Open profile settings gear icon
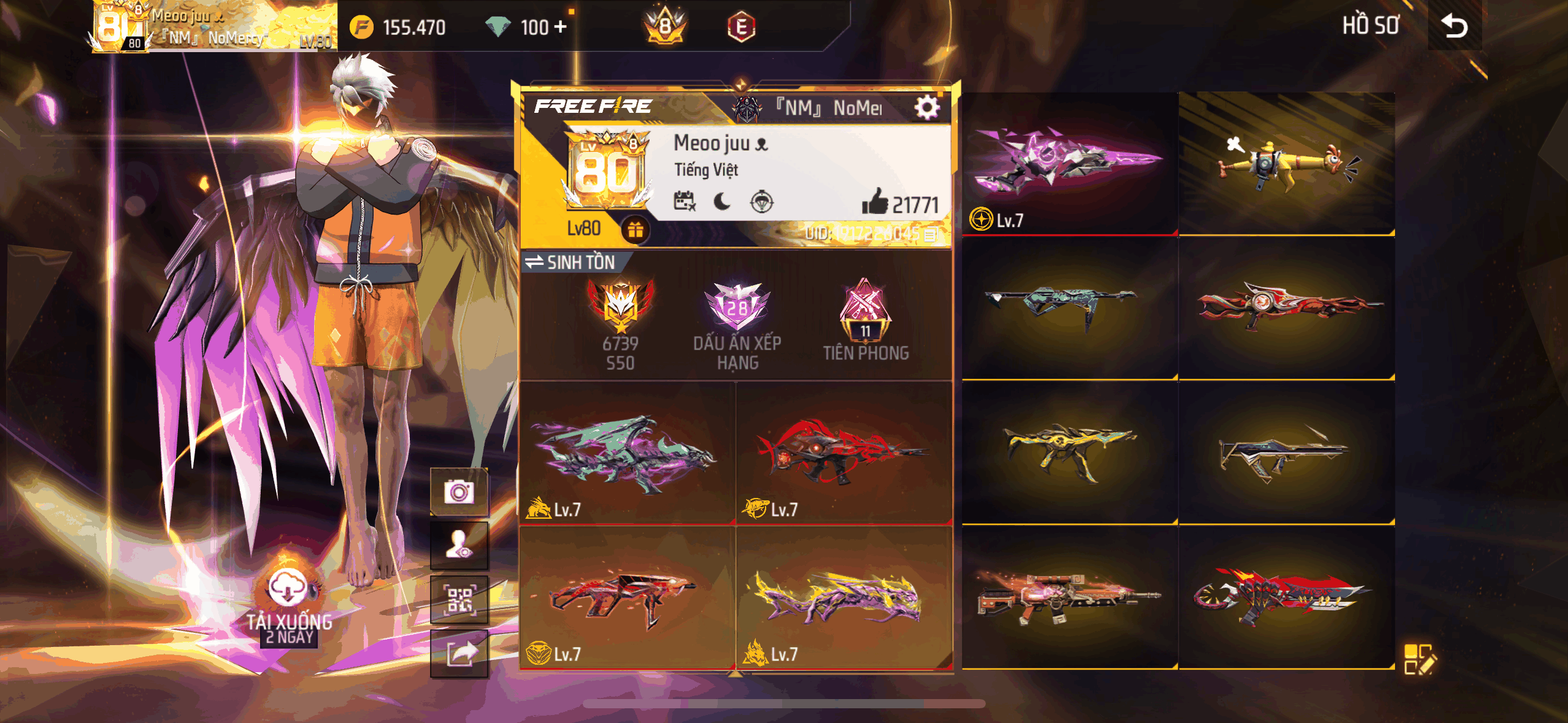 point(926,108)
